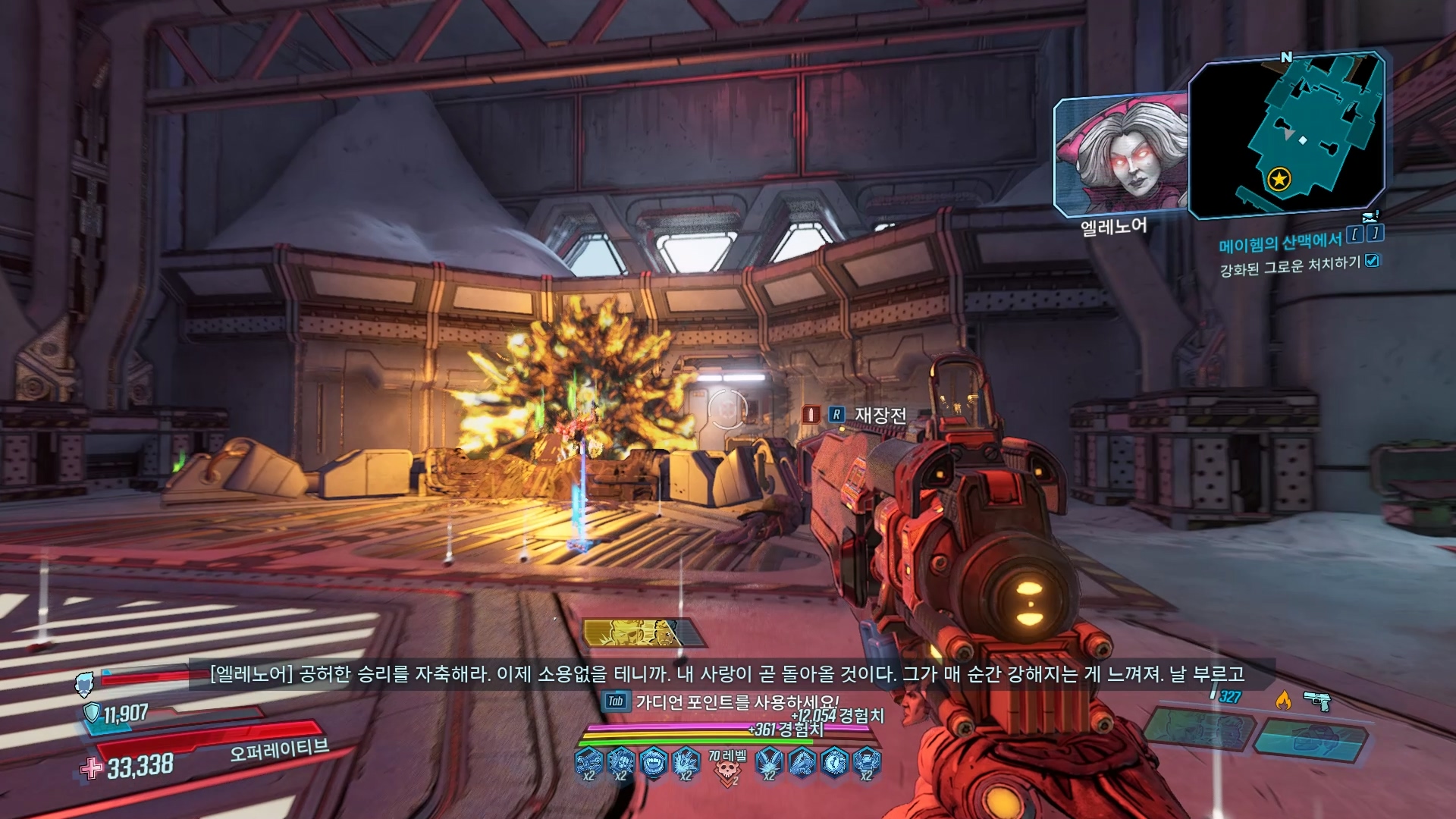
Task: Open the Mayhem mission tracker title
Action: pos(1280,243)
